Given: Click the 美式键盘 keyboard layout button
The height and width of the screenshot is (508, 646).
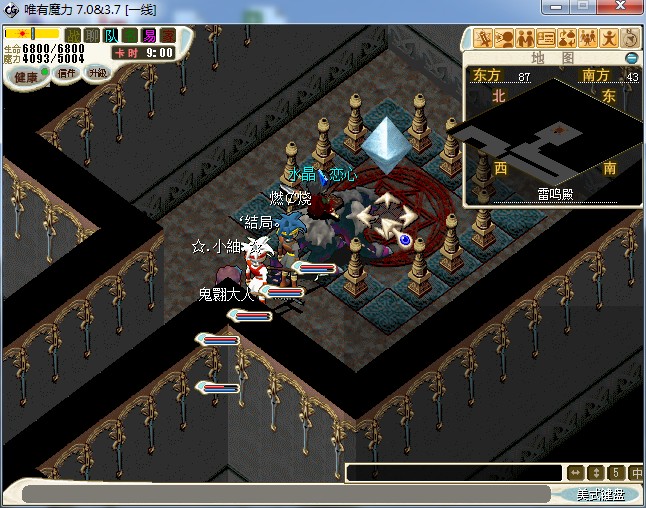Looking at the screenshot, I should click(600, 494).
